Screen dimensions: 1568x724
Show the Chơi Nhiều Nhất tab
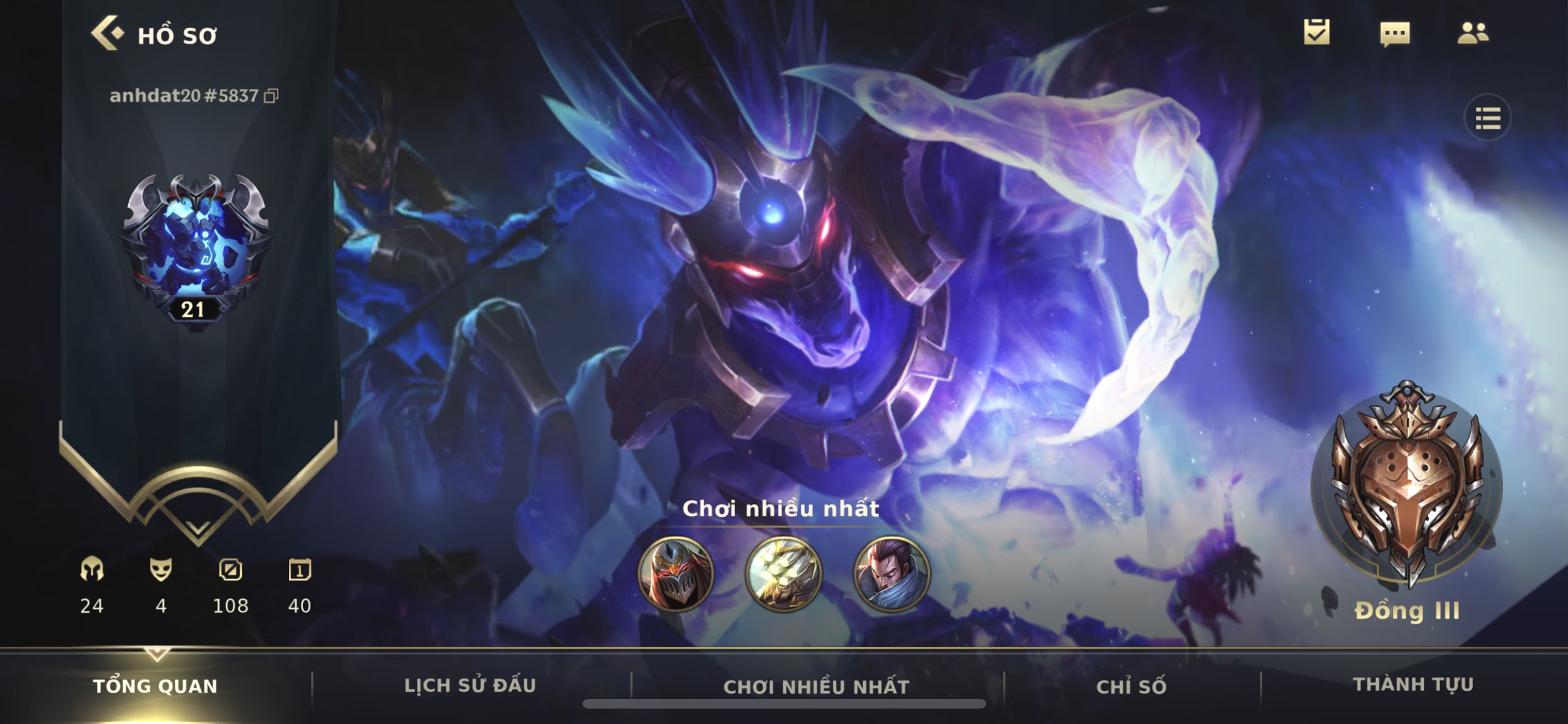pyautogui.click(x=816, y=687)
